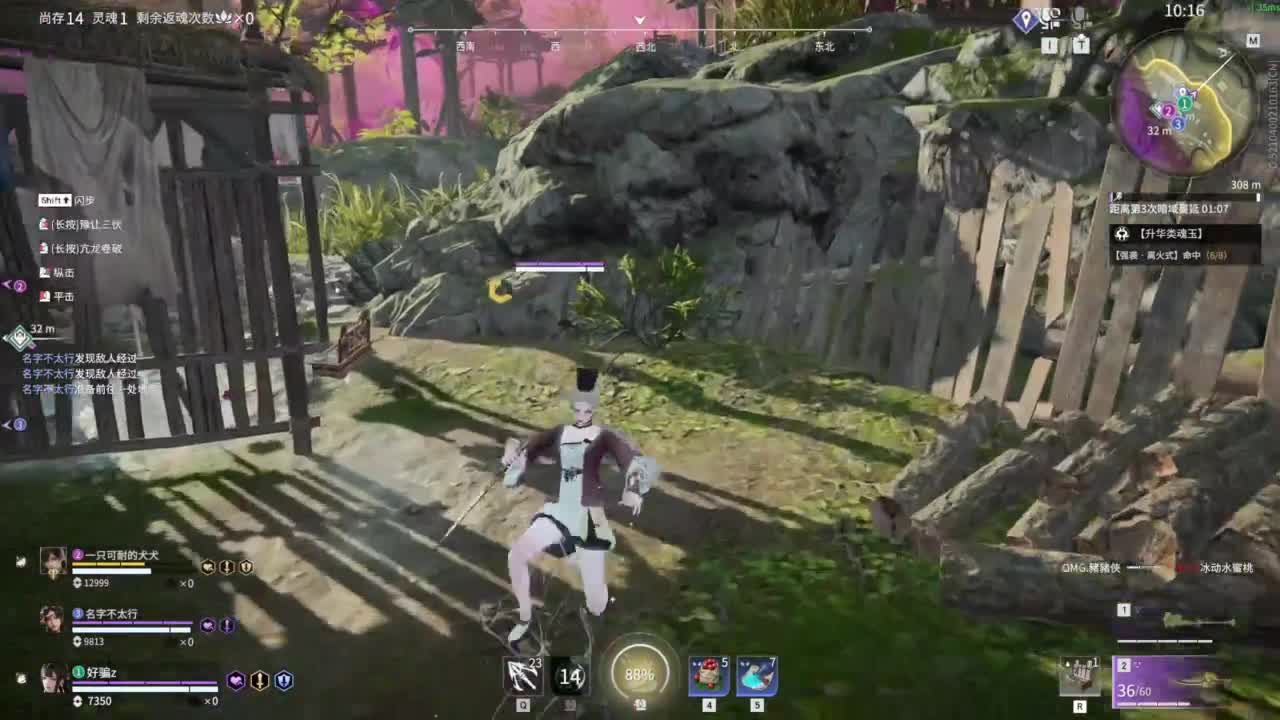
Task: Click the T team panel icon
Action: (x=1079, y=45)
